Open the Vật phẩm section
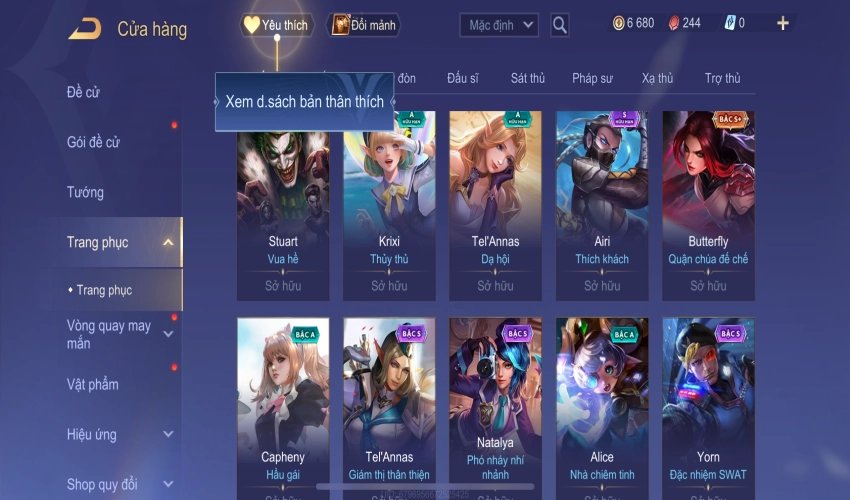This screenshot has width=850, height=500. tap(93, 384)
